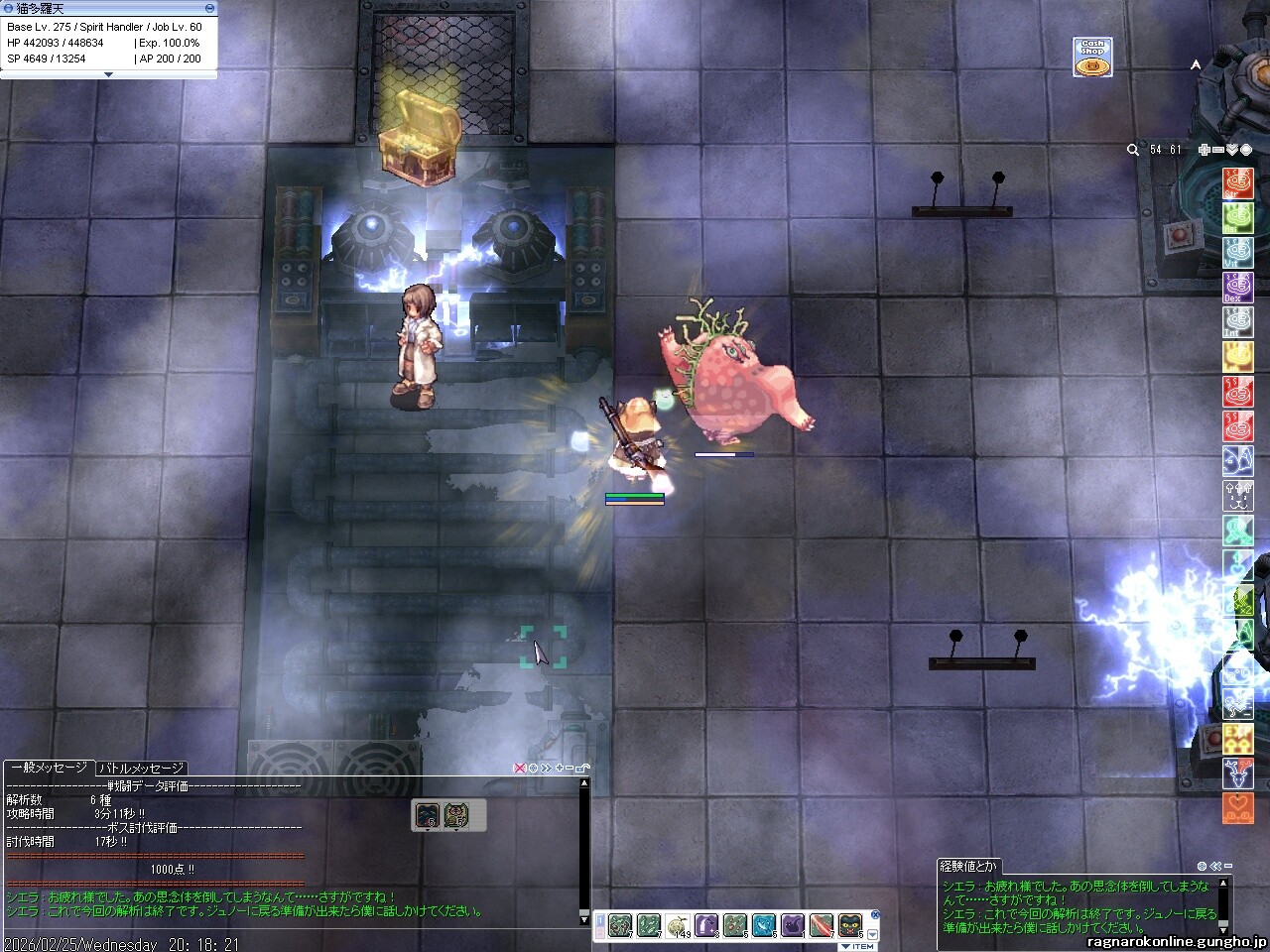
Task: Select the purple Dex buff icon
Action: coord(1237,288)
